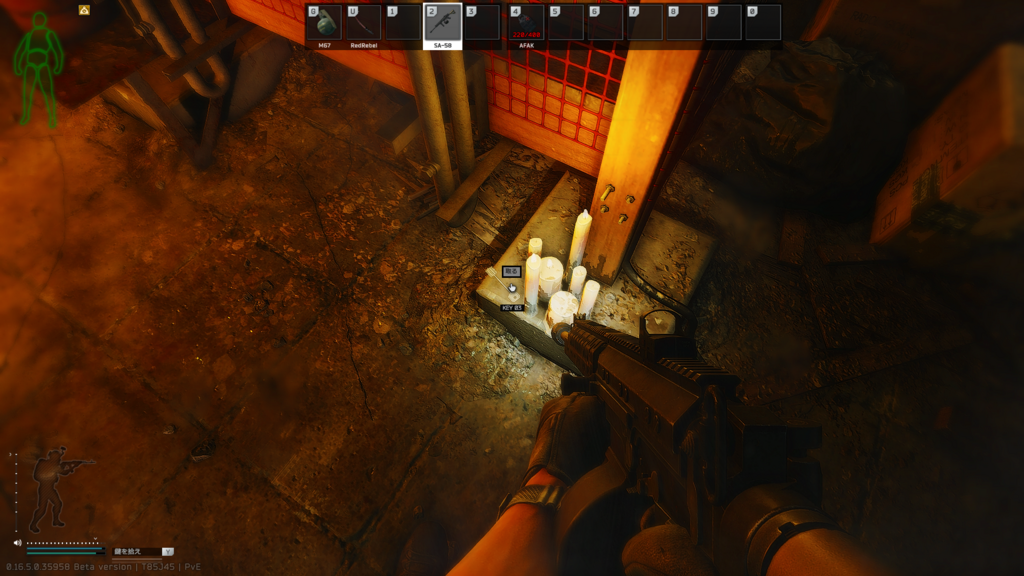Select the M67 grenade slot
Viewport: 1024px width, 576px height.
324,23
